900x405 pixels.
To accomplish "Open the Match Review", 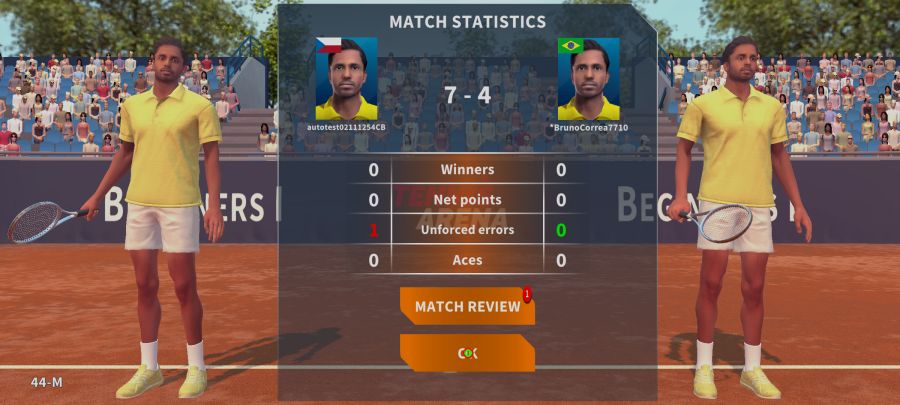I will tap(467, 306).
